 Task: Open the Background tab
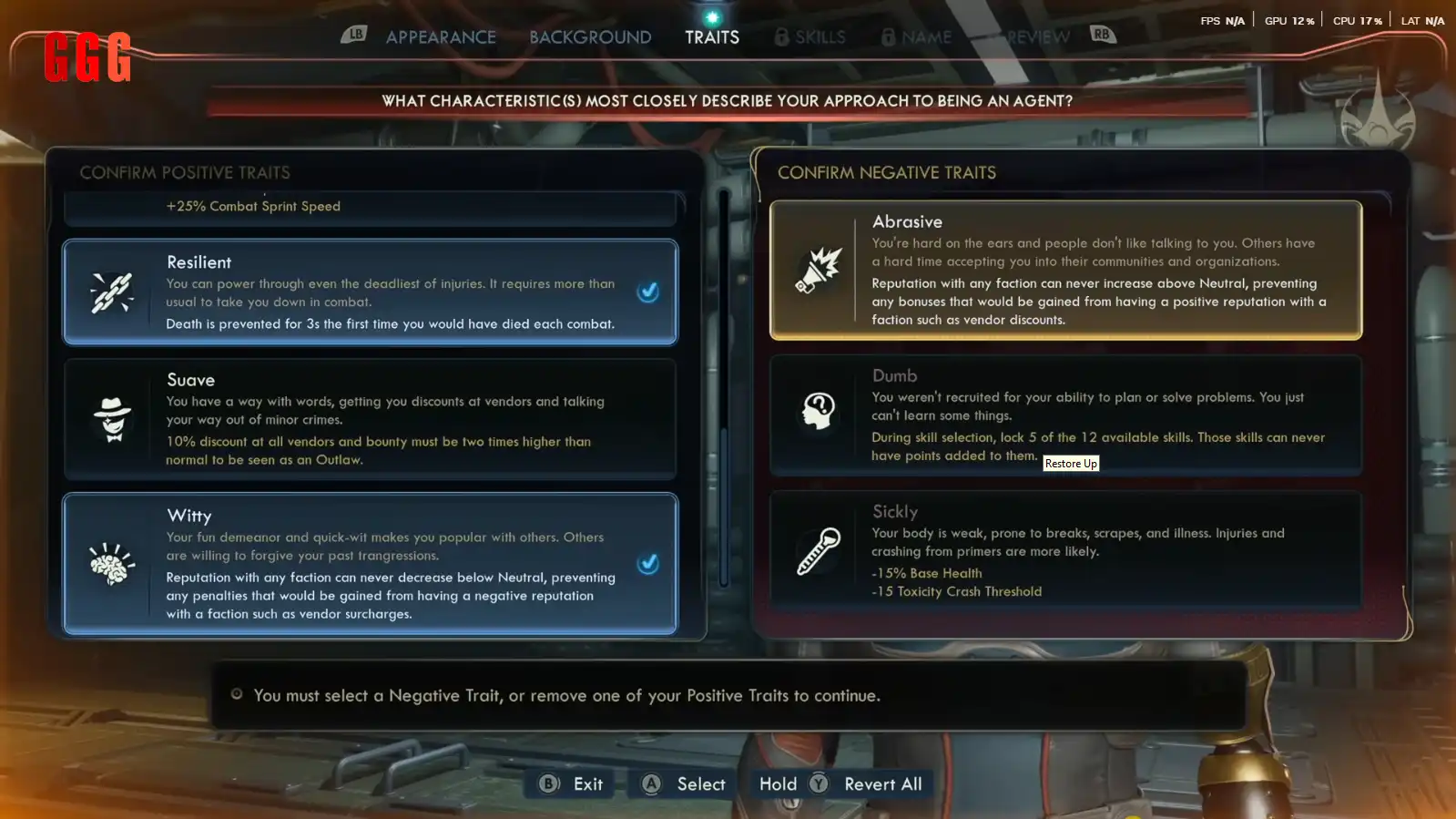tap(590, 37)
